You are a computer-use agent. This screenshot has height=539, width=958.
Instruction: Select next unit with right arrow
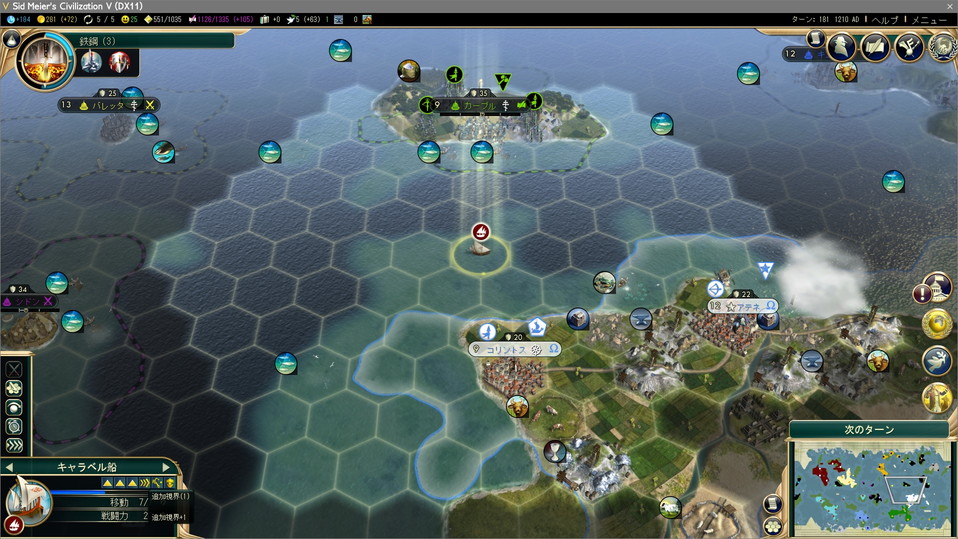tap(166, 467)
